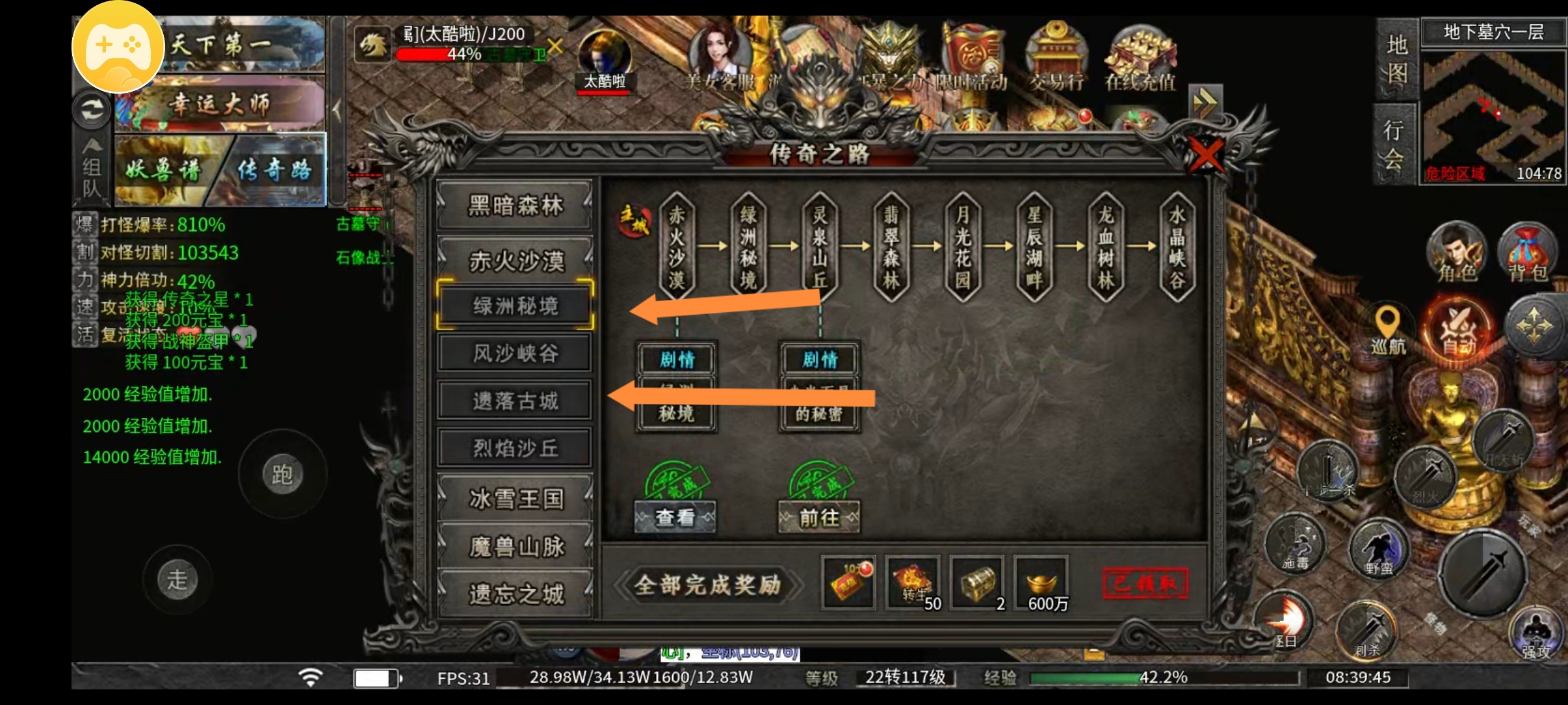Image resolution: width=1568 pixels, height=705 pixels.
Task: Open the 行会 guild button
Action: 1394,144
